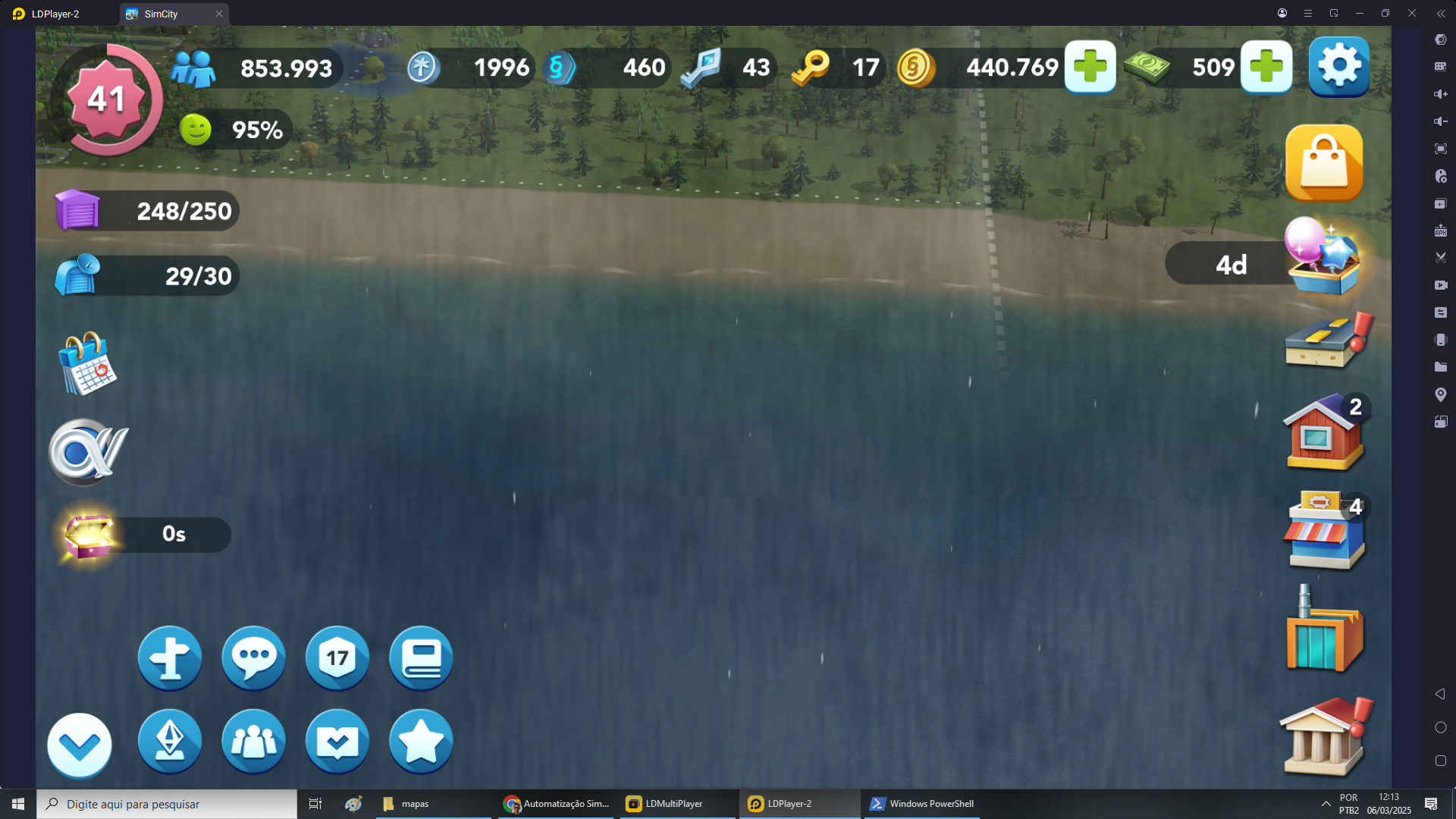The image size is (1456, 819).
Task: Open the commercial shops build menu
Action: (x=1323, y=531)
